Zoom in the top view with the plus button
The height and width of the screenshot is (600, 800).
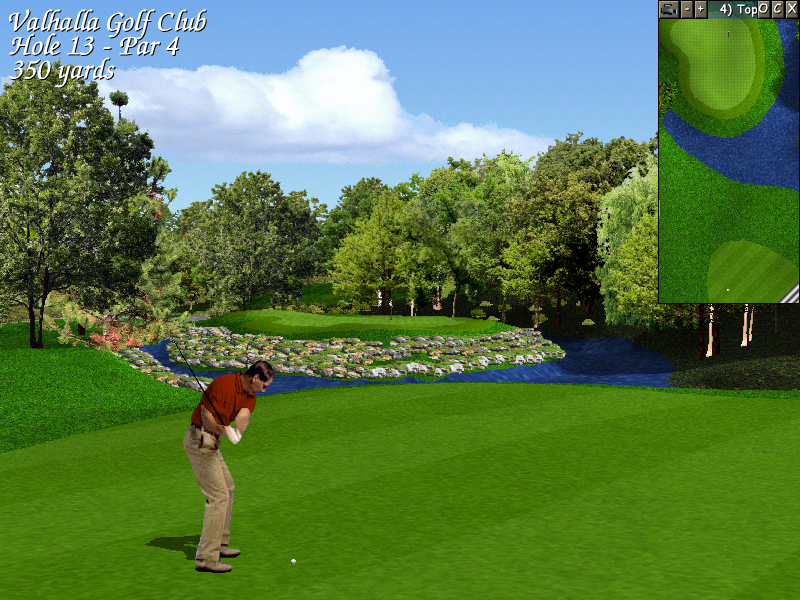(700, 9)
